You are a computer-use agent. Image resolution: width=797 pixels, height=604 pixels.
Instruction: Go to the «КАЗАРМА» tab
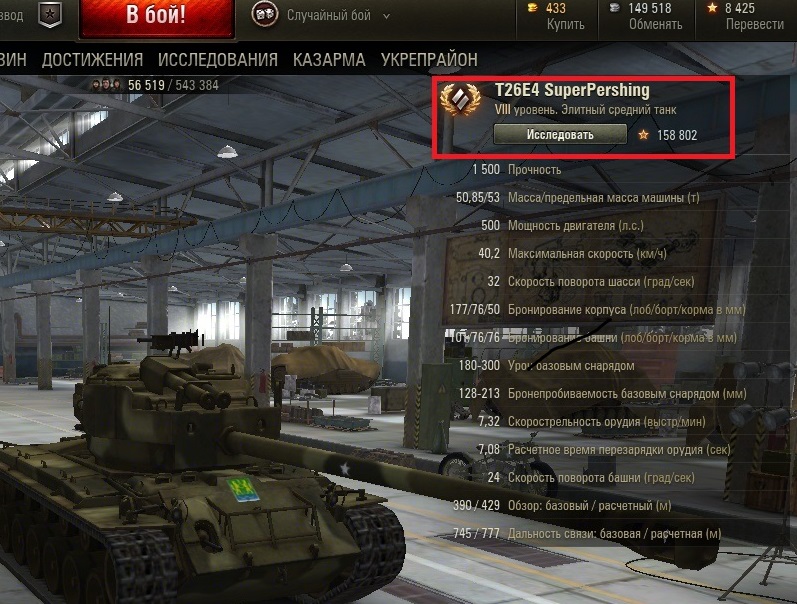click(x=329, y=60)
